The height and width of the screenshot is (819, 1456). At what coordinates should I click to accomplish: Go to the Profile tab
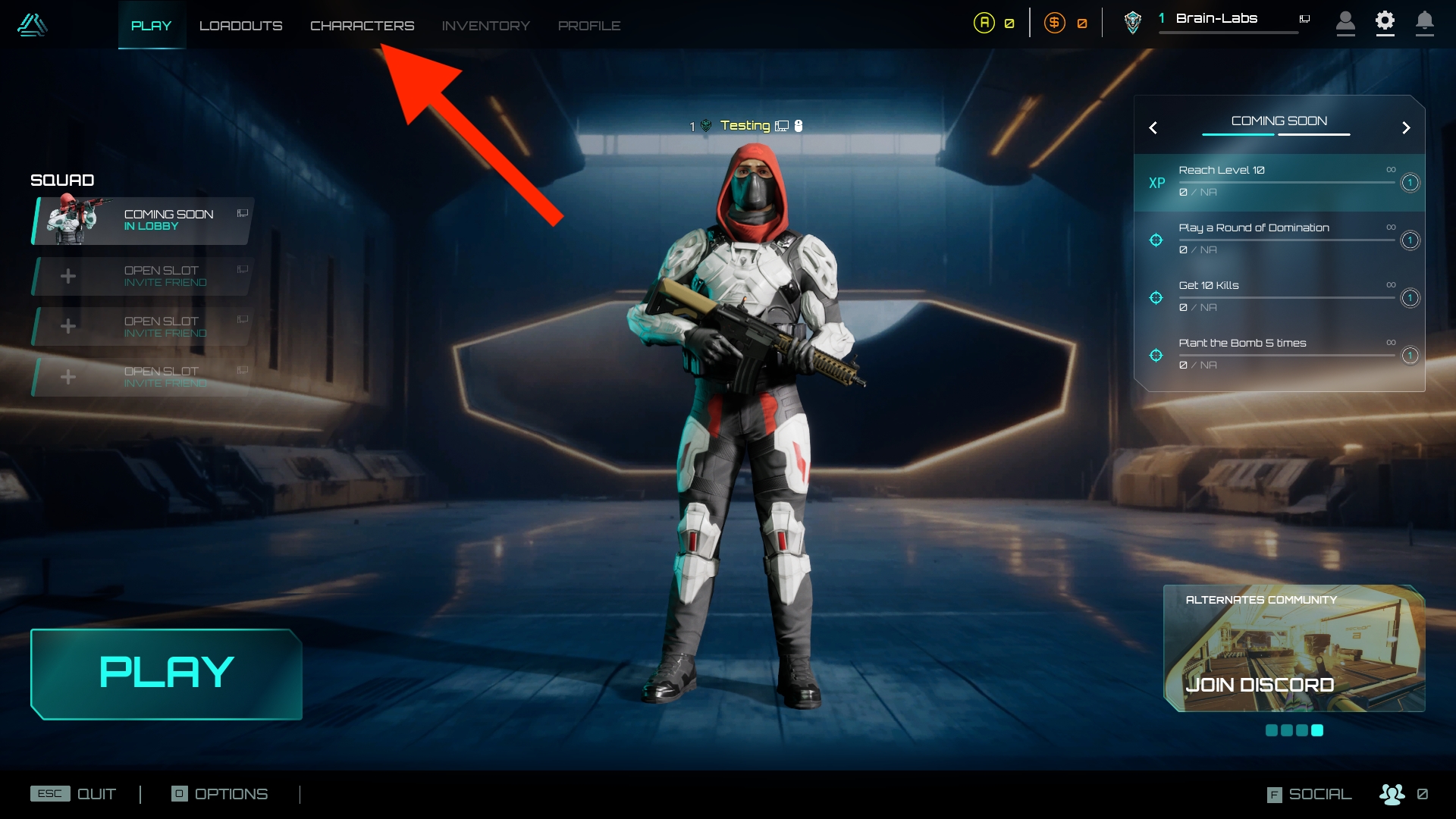tap(589, 26)
